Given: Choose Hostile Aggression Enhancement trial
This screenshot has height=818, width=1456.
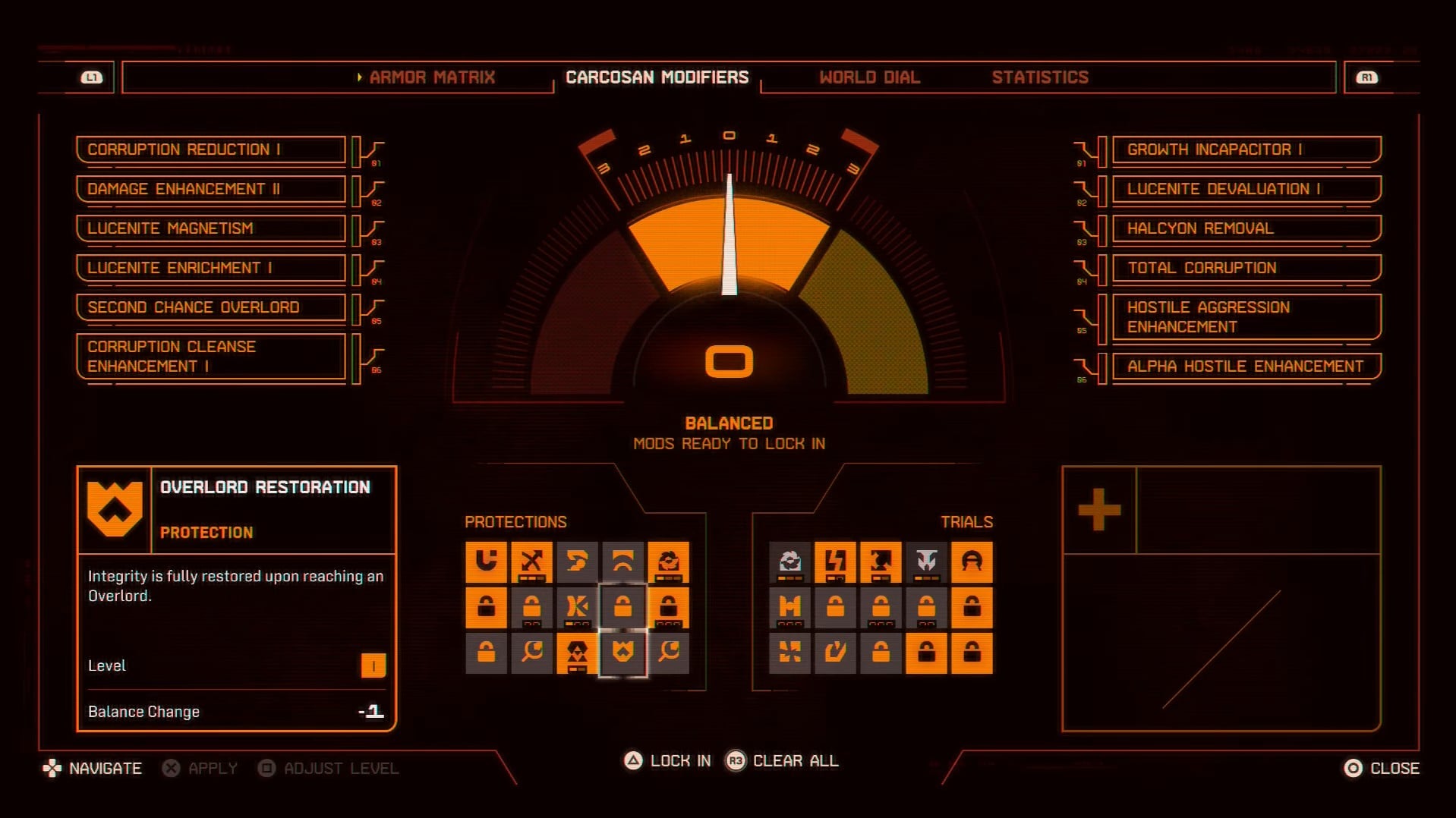Looking at the screenshot, I should 1246,317.
